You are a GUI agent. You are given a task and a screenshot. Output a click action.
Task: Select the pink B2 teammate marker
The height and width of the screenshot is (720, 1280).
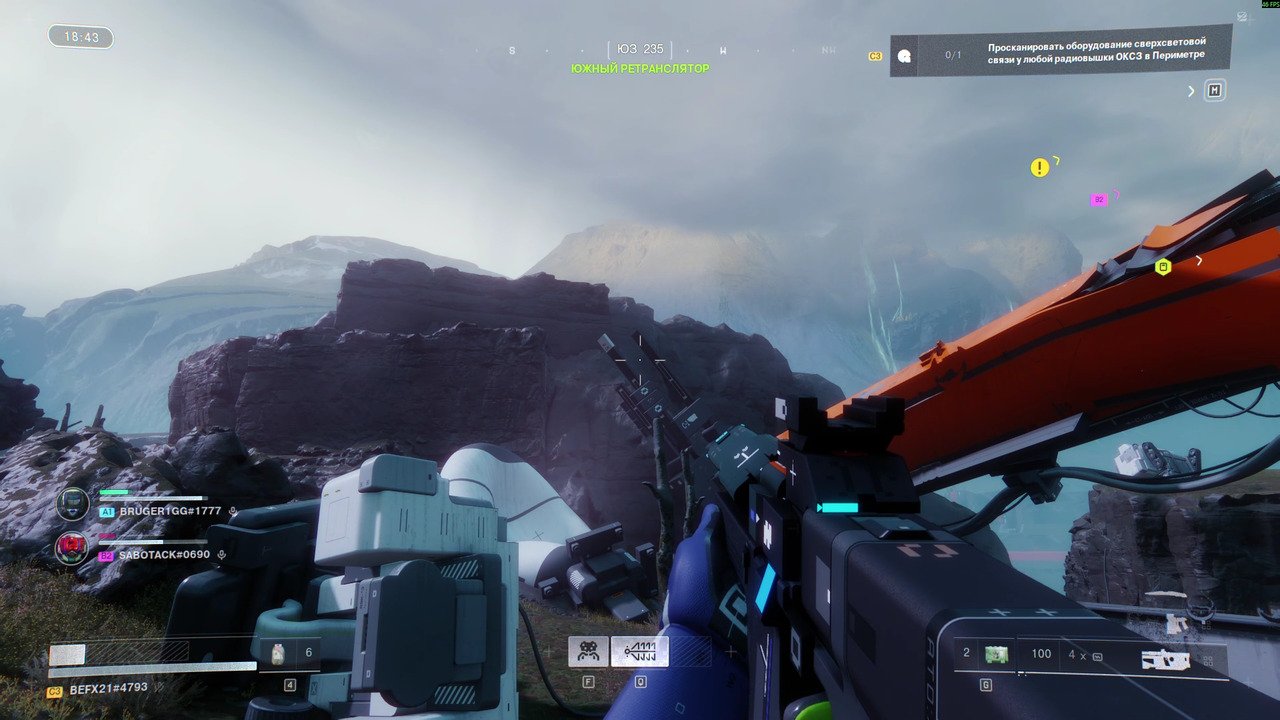(x=1099, y=200)
